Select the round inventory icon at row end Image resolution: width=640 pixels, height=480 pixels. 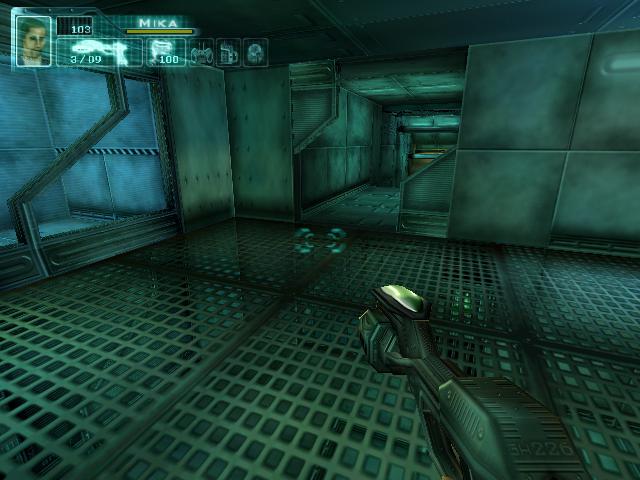pos(255,52)
